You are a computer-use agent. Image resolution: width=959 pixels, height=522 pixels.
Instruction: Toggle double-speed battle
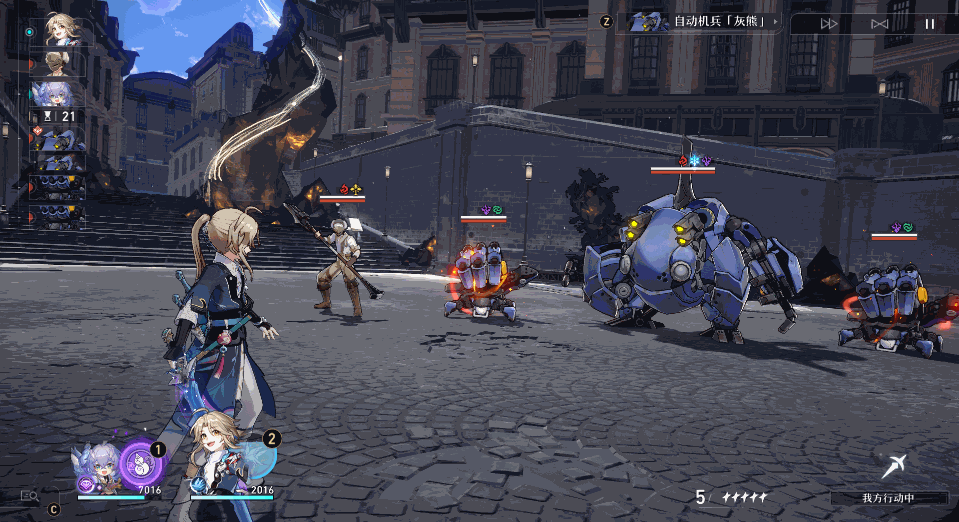point(829,23)
